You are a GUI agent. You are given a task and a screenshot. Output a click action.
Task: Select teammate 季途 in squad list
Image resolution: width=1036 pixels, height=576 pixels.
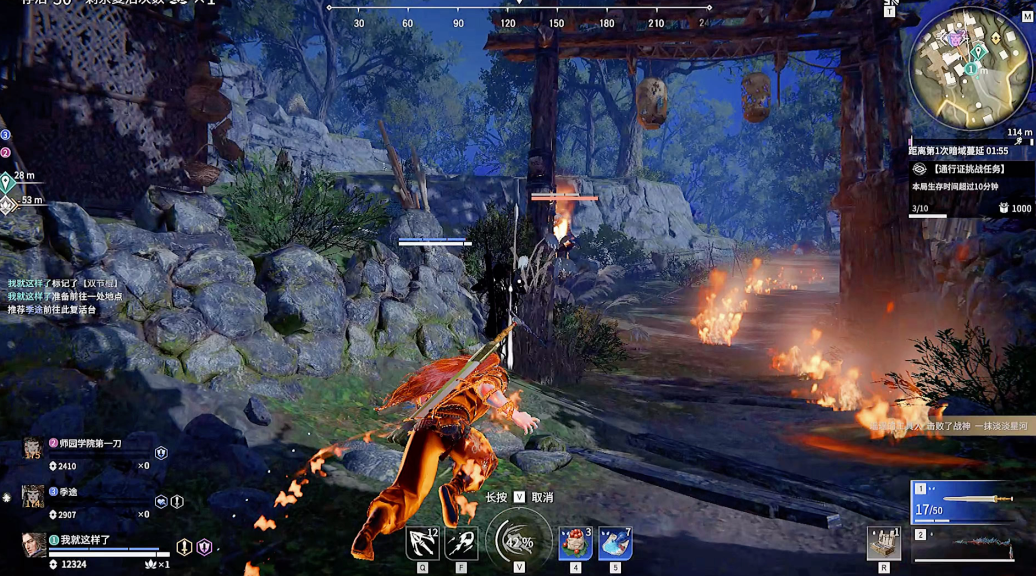point(68,491)
